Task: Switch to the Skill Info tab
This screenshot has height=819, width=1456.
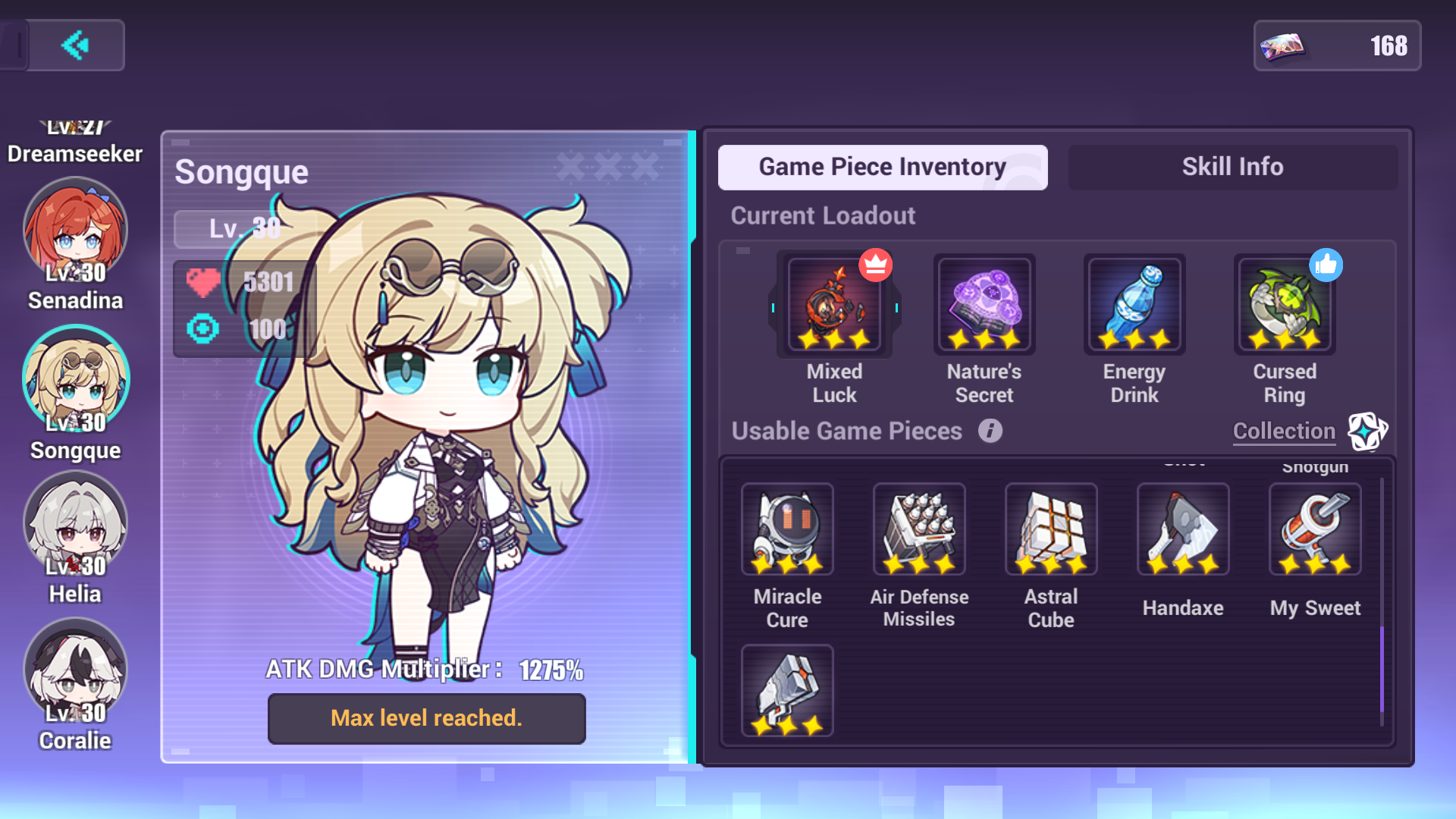Action: (1232, 167)
